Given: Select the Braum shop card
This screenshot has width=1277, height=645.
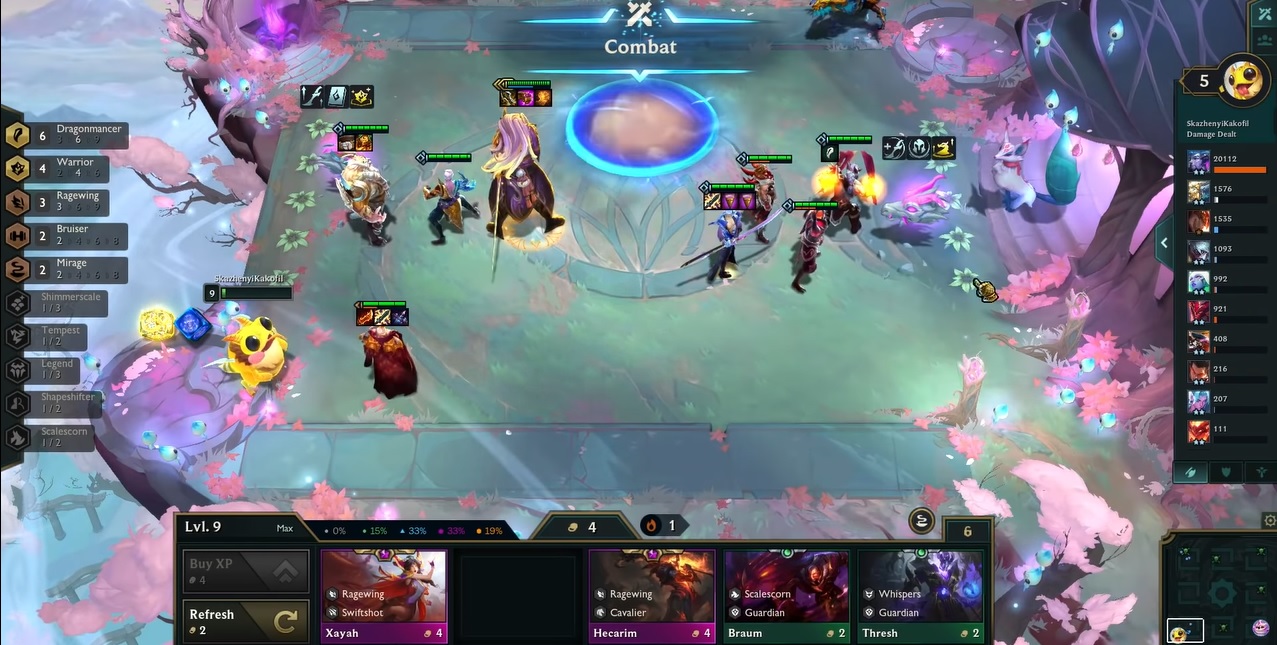Looking at the screenshot, I should point(786,594).
